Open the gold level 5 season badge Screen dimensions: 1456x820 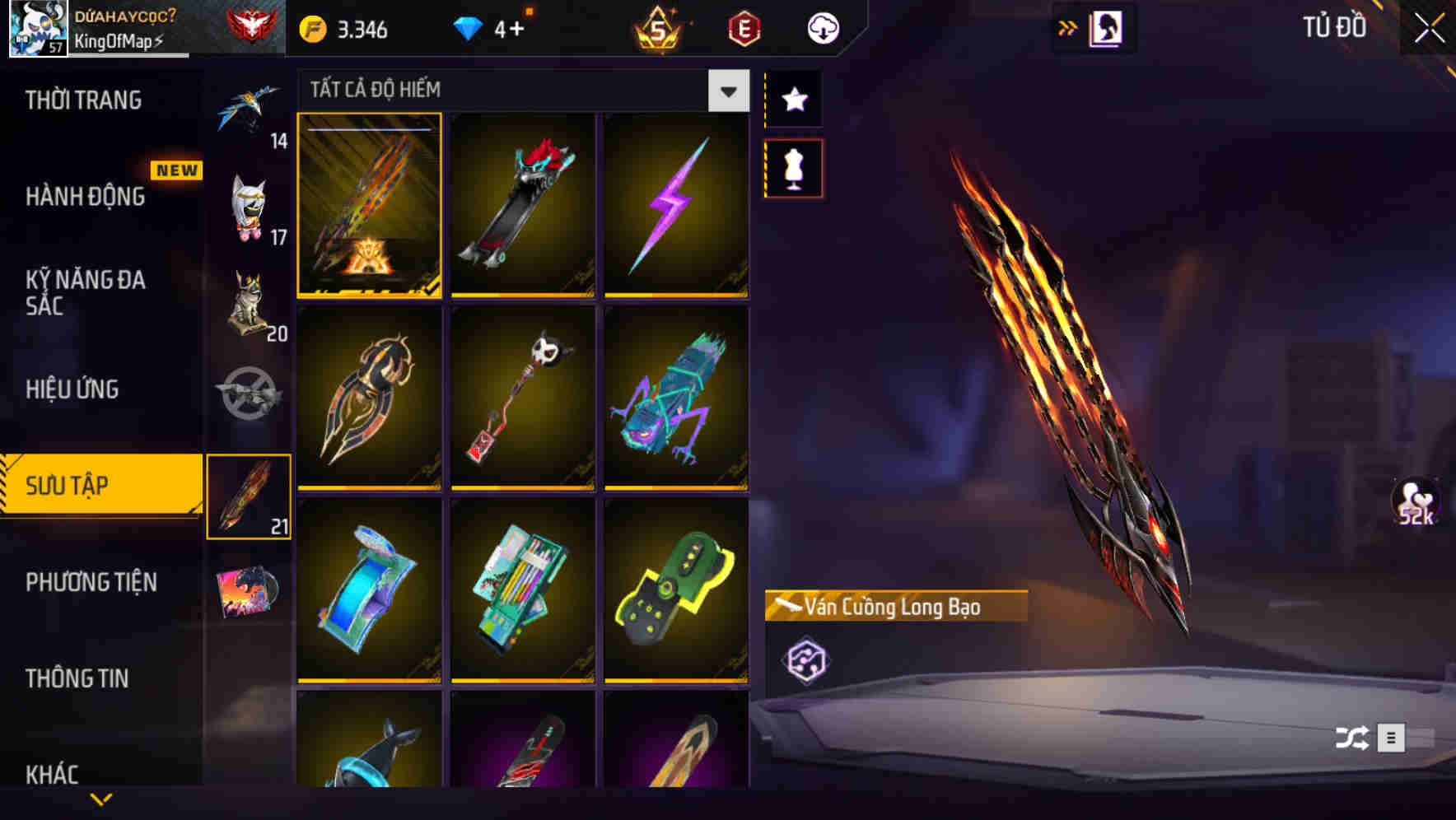coord(659,27)
